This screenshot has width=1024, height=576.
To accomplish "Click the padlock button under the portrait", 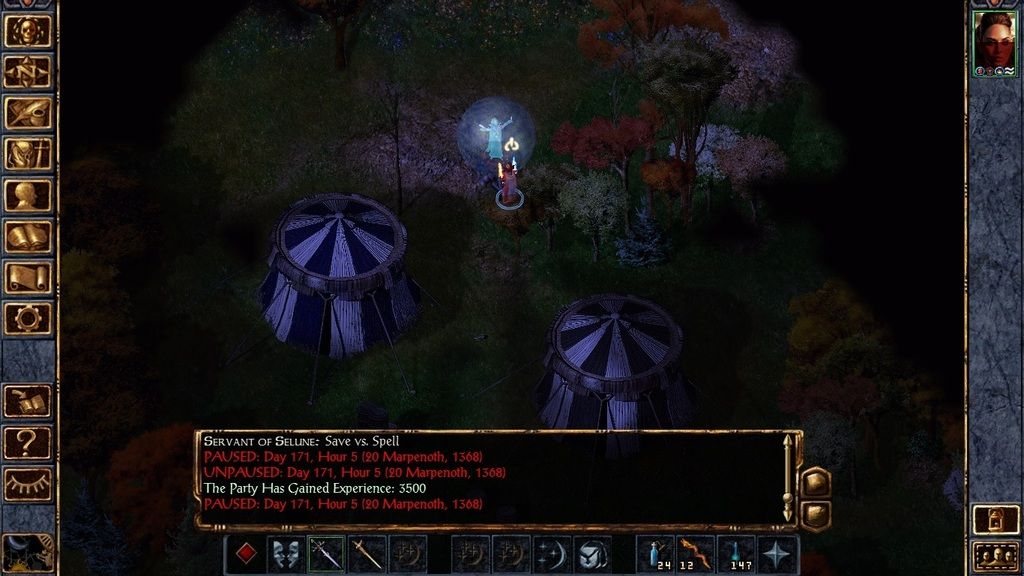I will (x=995, y=520).
